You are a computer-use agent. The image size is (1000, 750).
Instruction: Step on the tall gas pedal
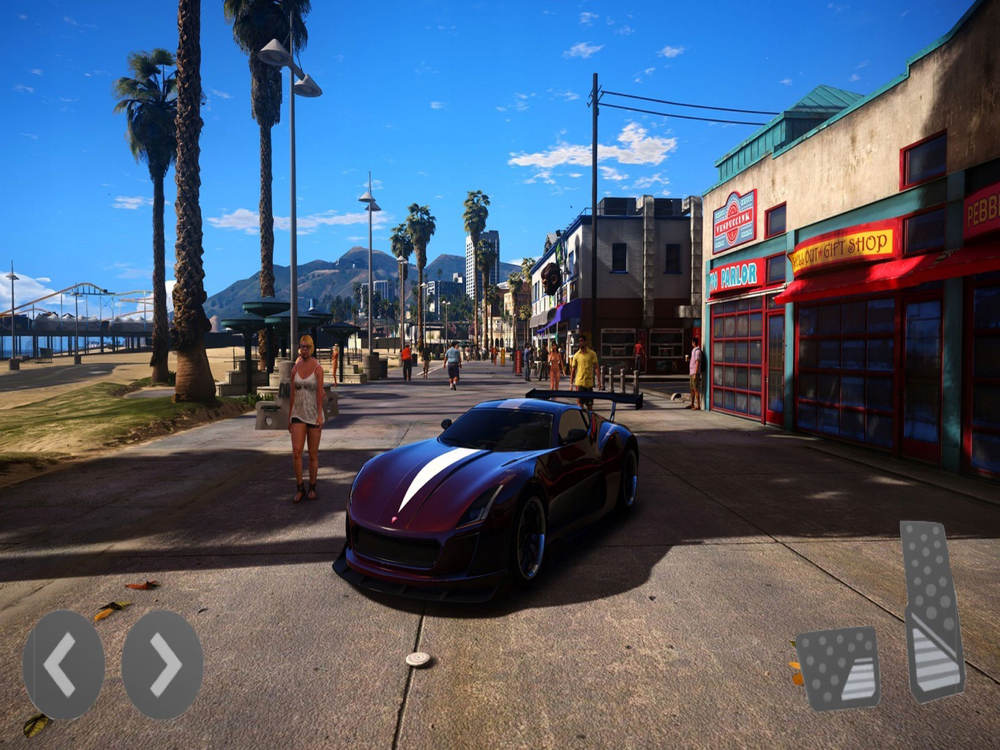click(x=932, y=611)
